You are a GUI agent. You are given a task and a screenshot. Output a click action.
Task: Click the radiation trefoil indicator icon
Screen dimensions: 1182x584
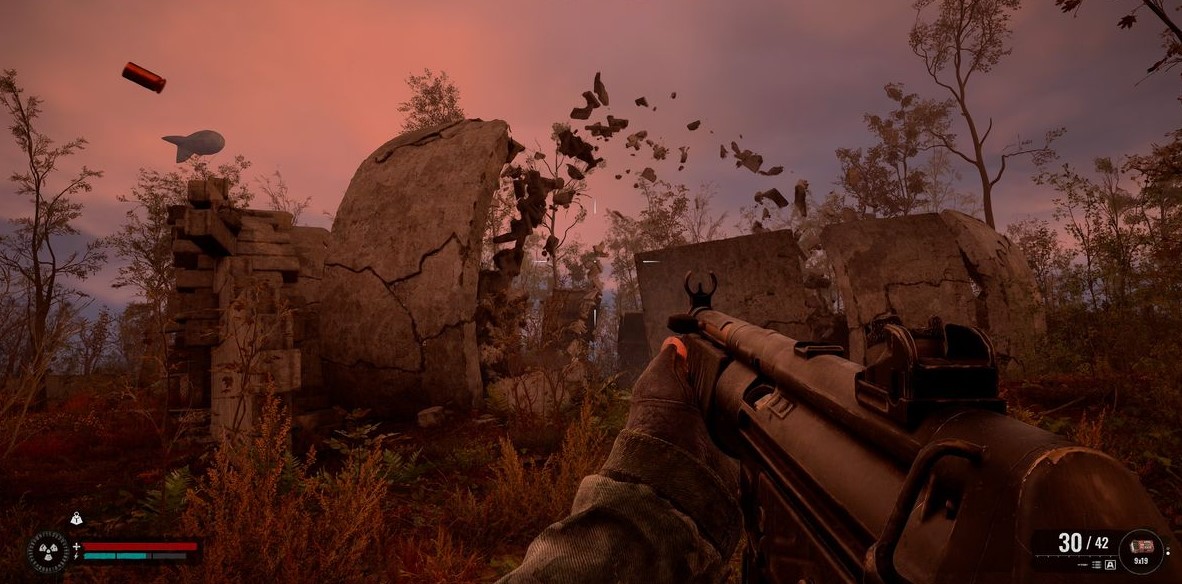point(47,551)
